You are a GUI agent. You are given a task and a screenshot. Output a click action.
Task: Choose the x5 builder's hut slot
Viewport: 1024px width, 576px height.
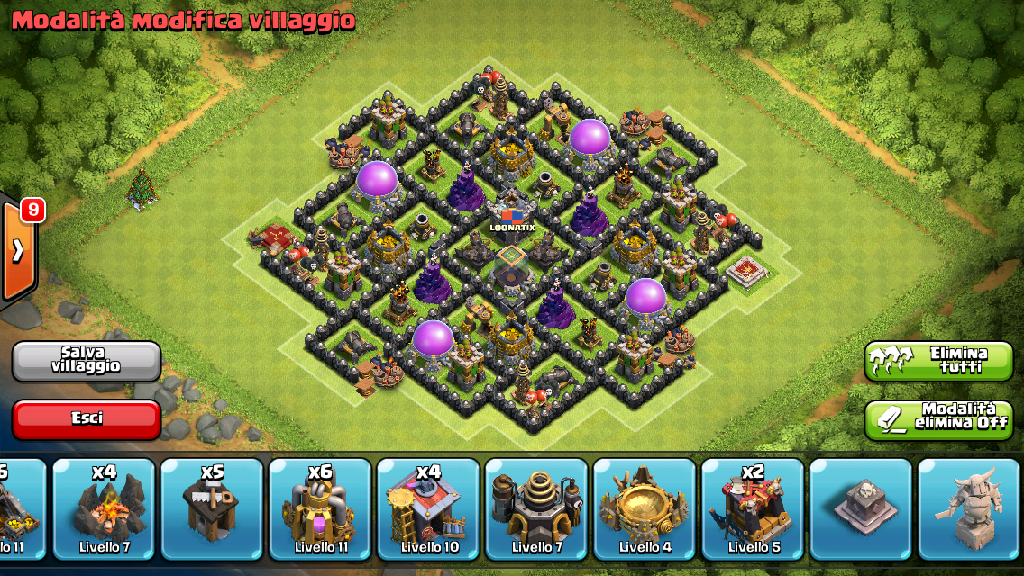pyautogui.click(x=211, y=509)
